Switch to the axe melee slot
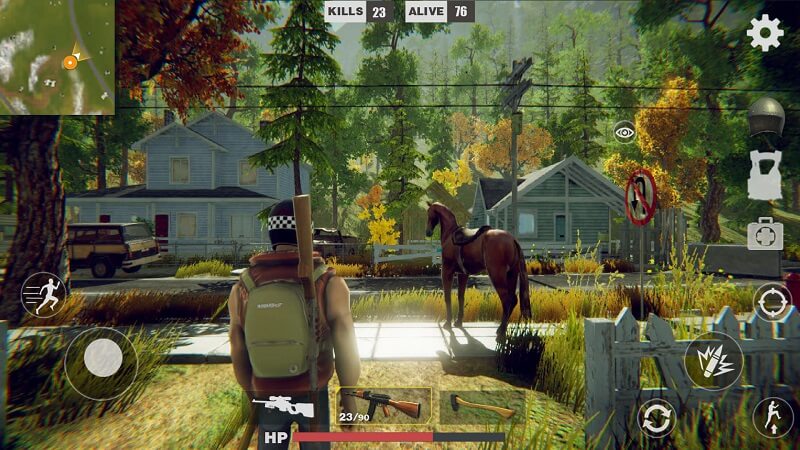This screenshot has width=800, height=450. click(482, 406)
